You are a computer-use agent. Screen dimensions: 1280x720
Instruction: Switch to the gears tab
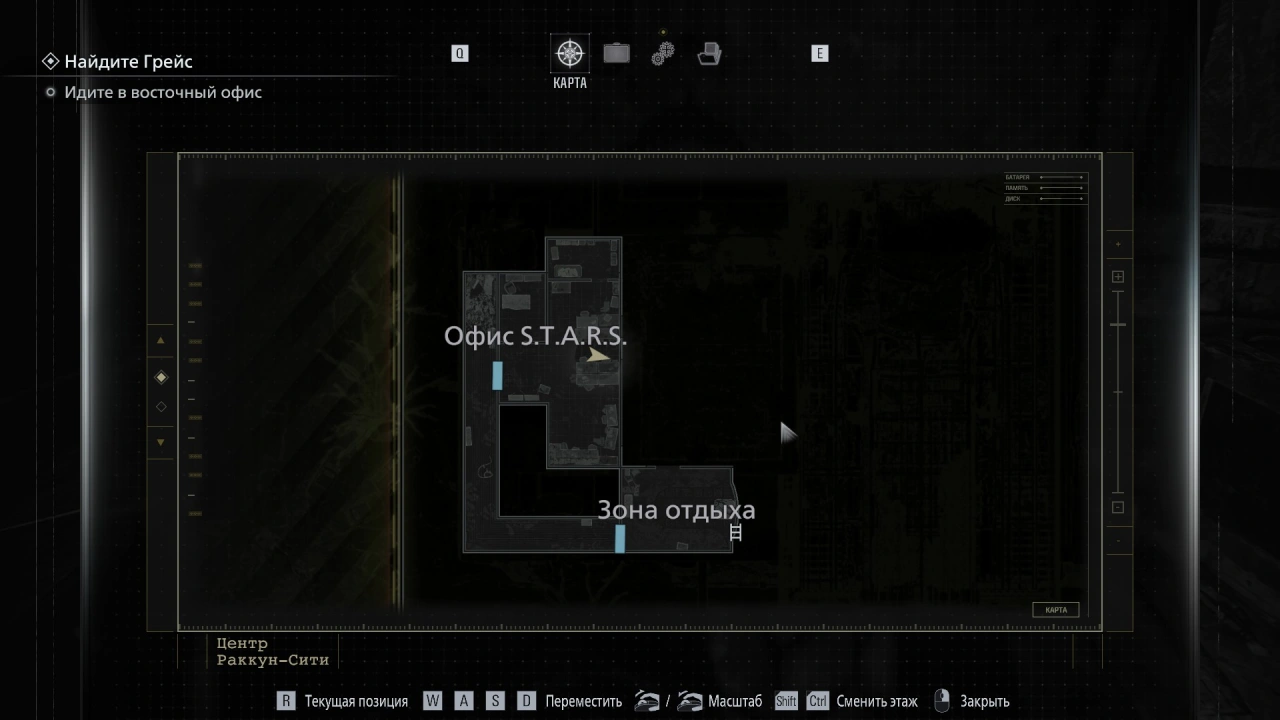663,54
